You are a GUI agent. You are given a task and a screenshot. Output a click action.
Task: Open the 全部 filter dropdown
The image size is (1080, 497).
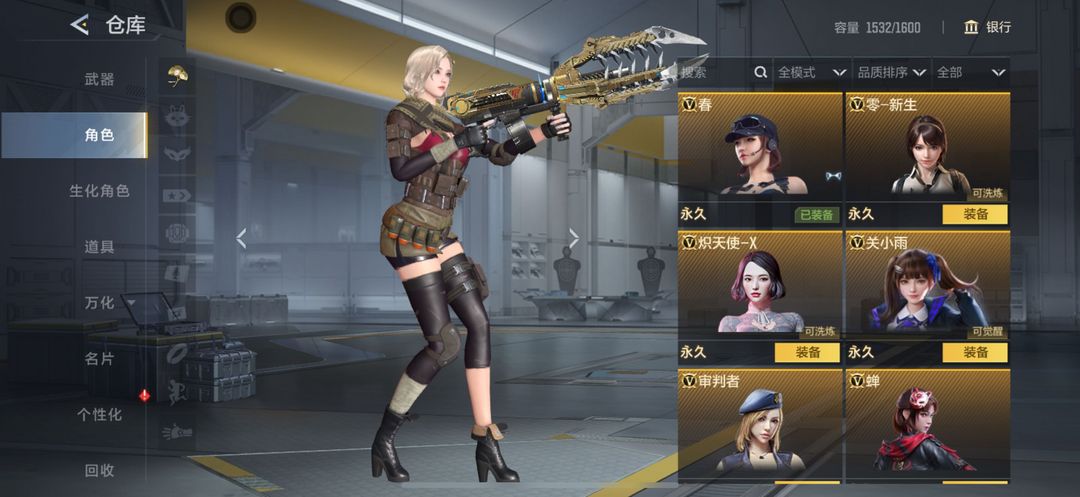click(970, 72)
